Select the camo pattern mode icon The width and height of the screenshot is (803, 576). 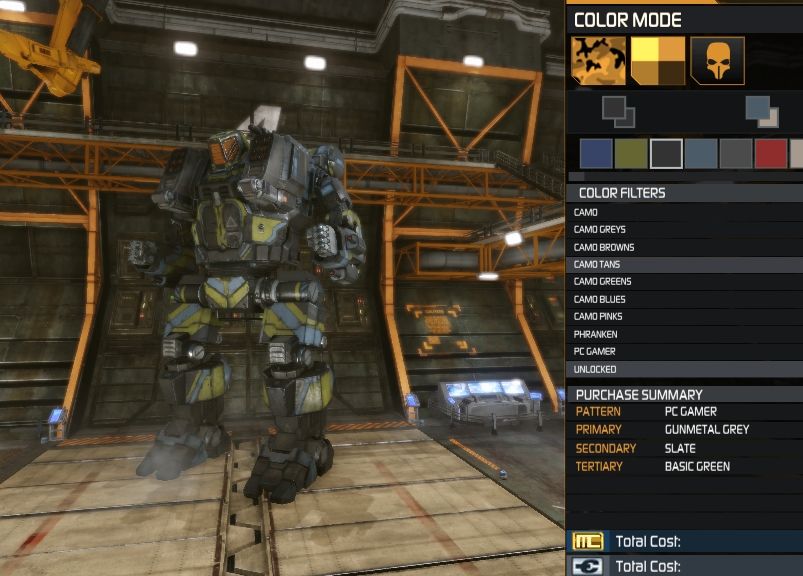point(598,61)
